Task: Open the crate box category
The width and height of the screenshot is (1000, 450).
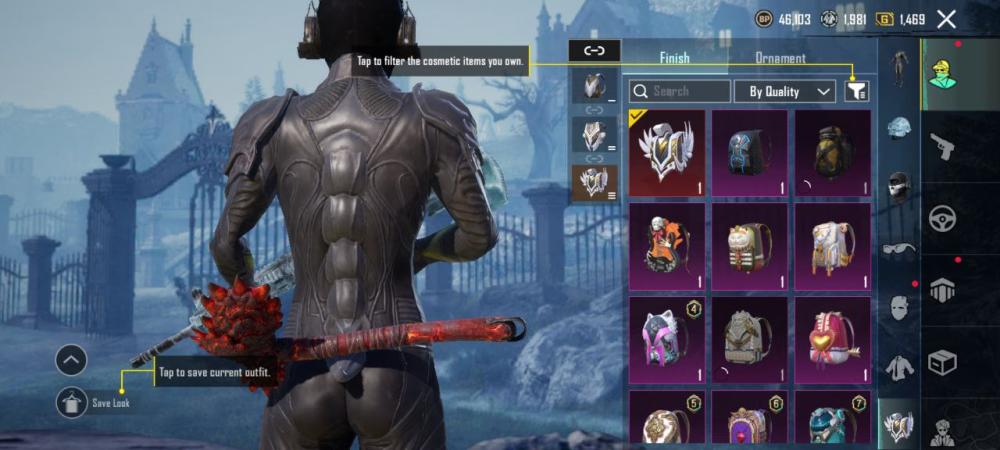Action: pyautogui.click(x=942, y=362)
